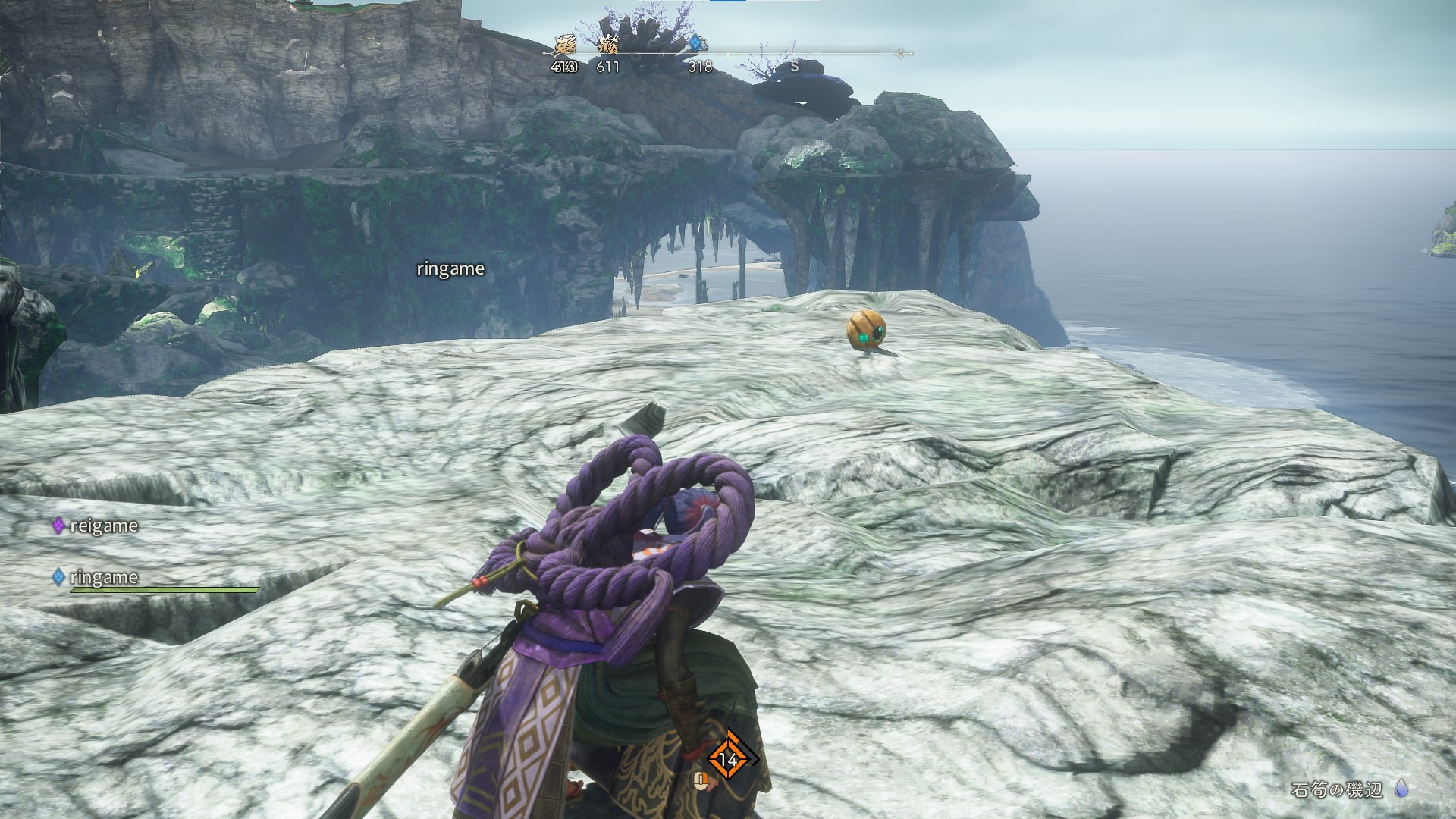Select the monster icon marked 611 on the compass

608,45
